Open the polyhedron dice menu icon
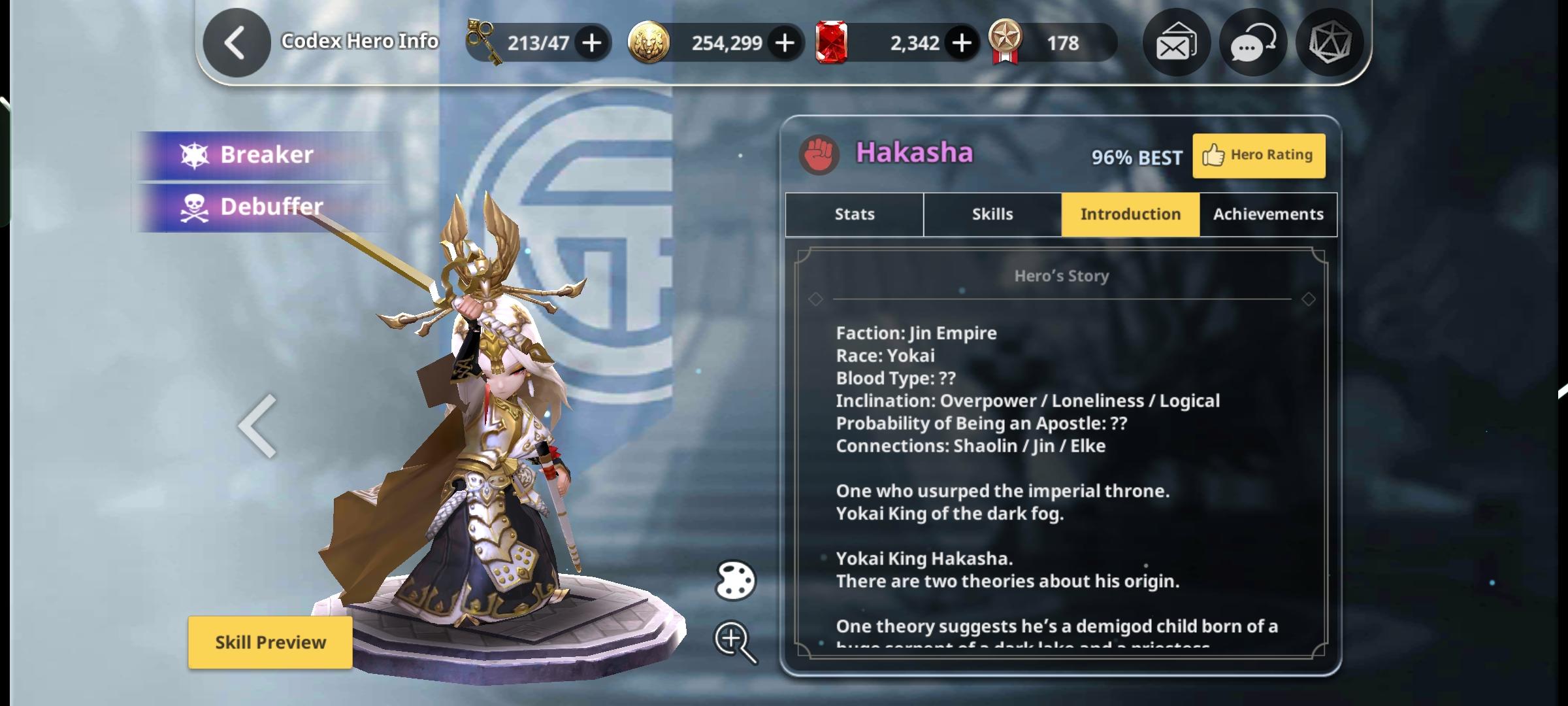1568x706 pixels. (x=1329, y=43)
